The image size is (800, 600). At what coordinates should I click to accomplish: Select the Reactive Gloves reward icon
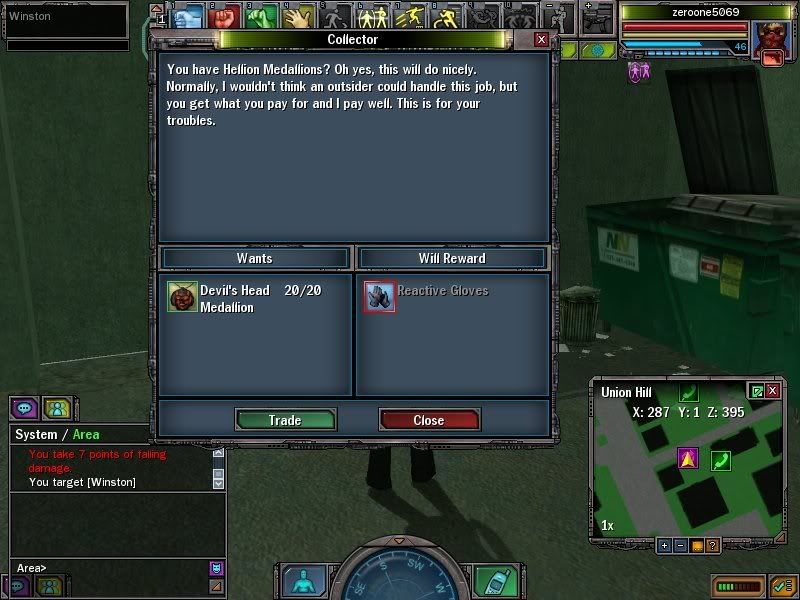pyautogui.click(x=379, y=297)
